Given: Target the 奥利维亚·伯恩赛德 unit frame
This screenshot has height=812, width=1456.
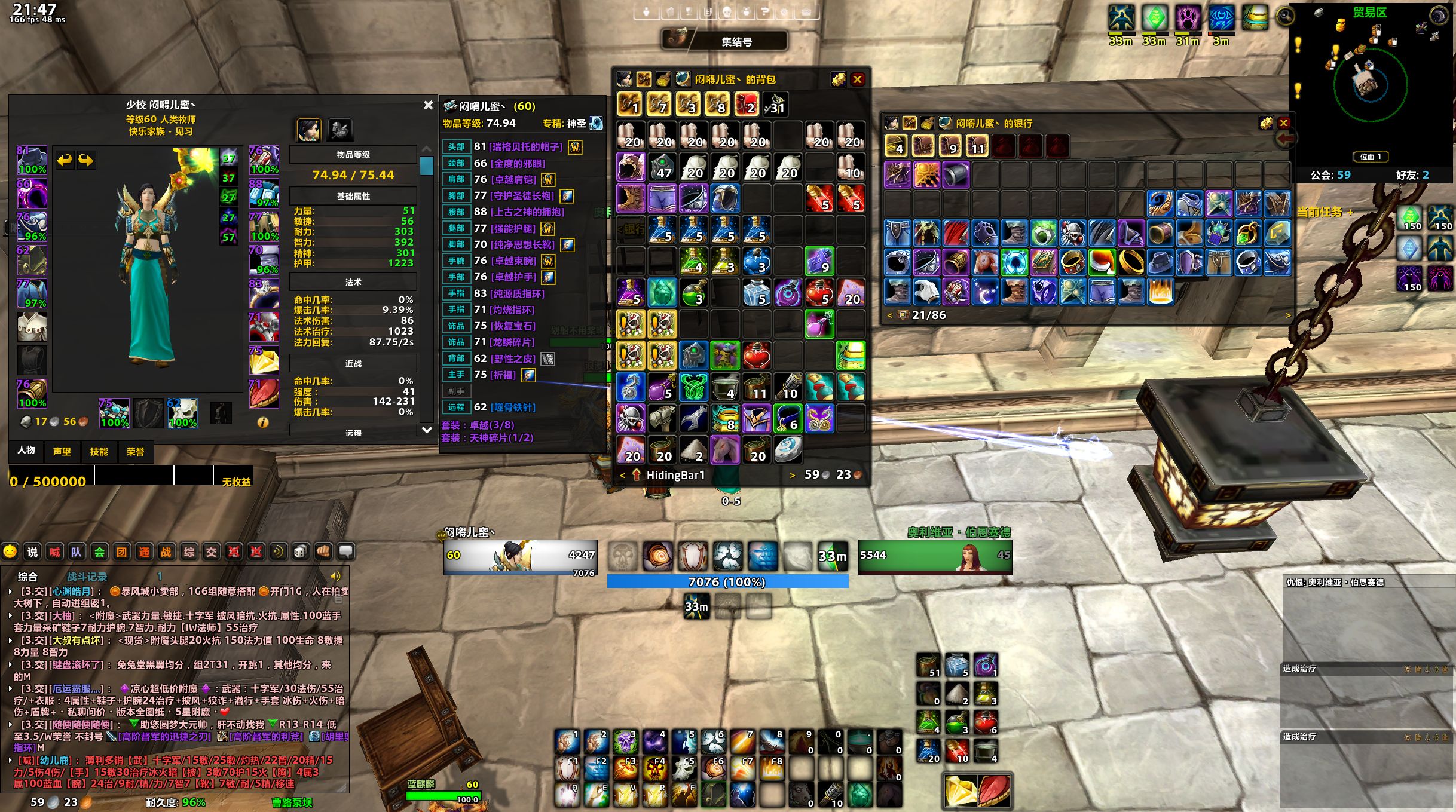Looking at the screenshot, I should coord(935,557).
